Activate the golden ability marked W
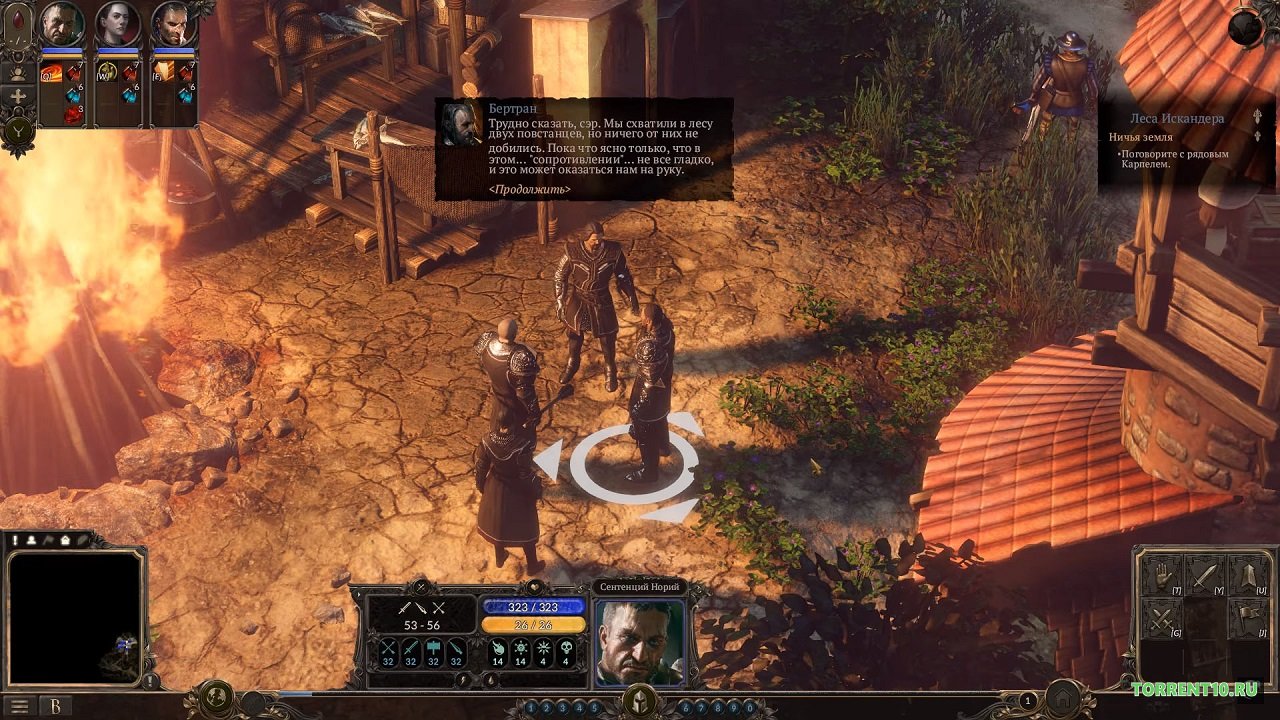This screenshot has width=1280, height=720. coord(106,72)
